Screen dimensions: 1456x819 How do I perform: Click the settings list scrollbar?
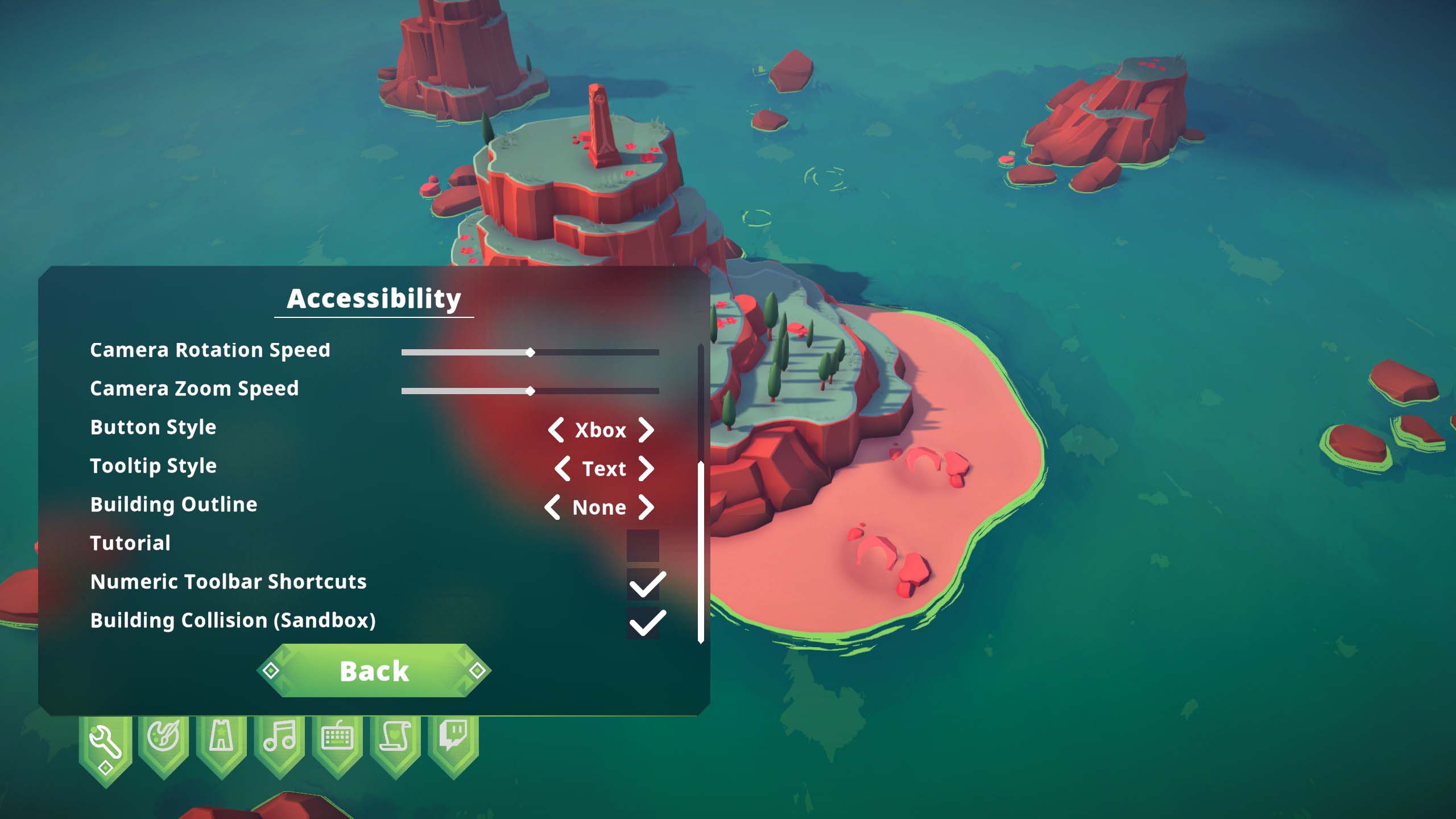pos(701,552)
